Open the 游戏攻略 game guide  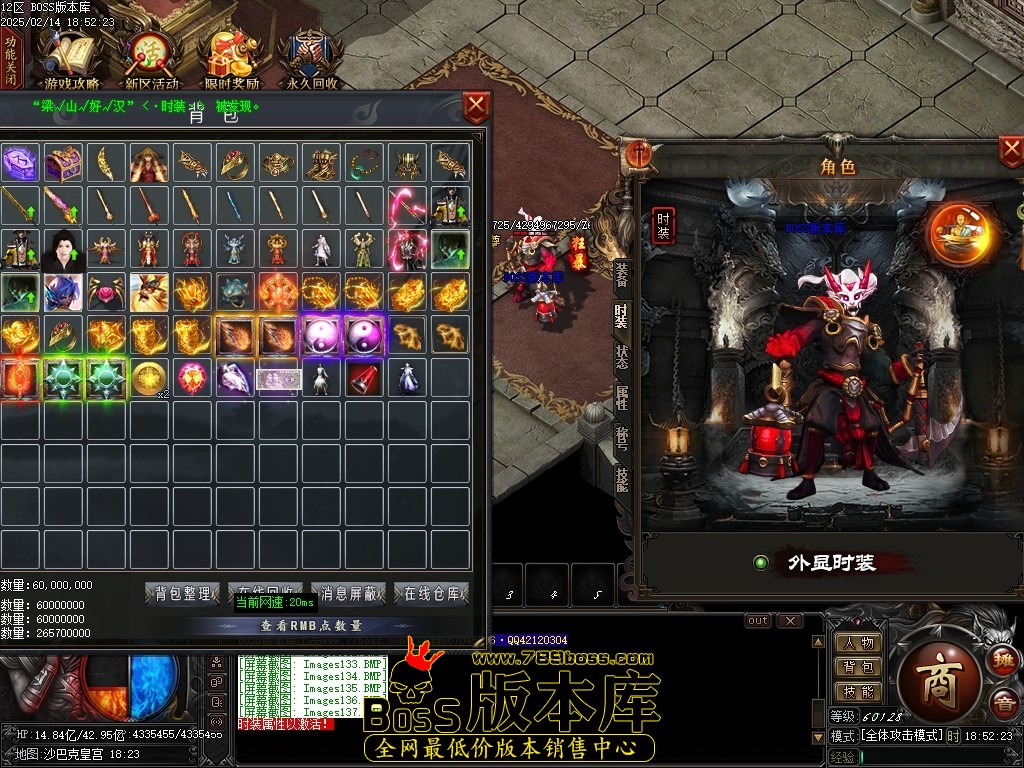72,62
